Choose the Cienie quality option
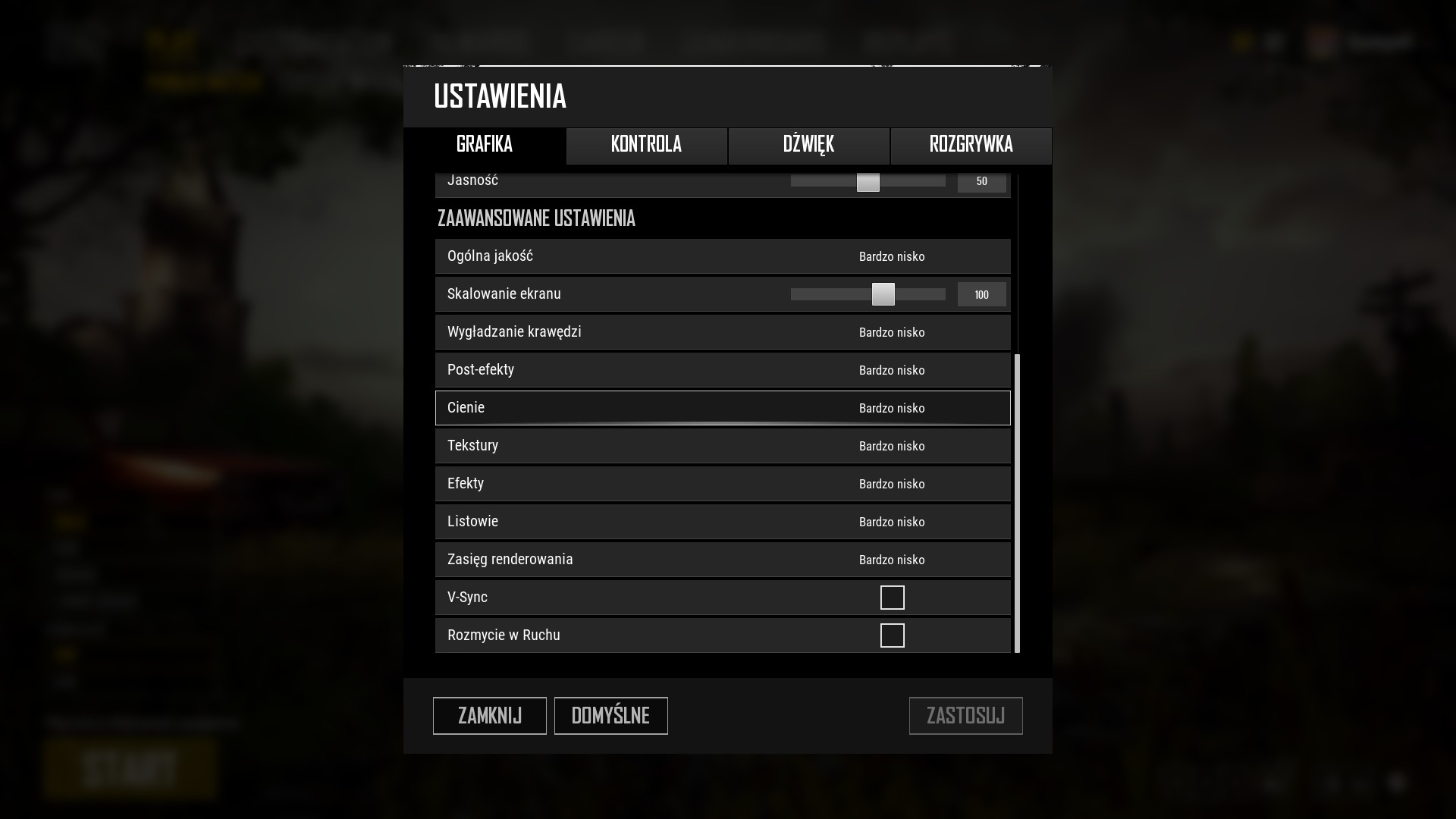The image size is (1456, 819). coord(892,408)
